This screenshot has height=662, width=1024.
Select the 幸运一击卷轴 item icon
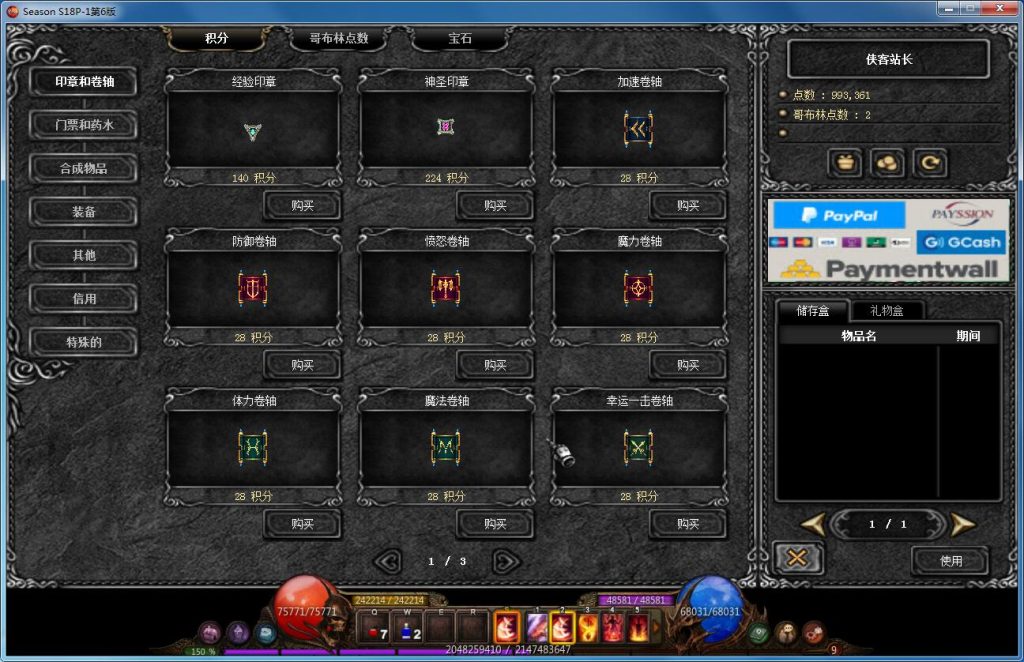pyautogui.click(x=639, y=445)
